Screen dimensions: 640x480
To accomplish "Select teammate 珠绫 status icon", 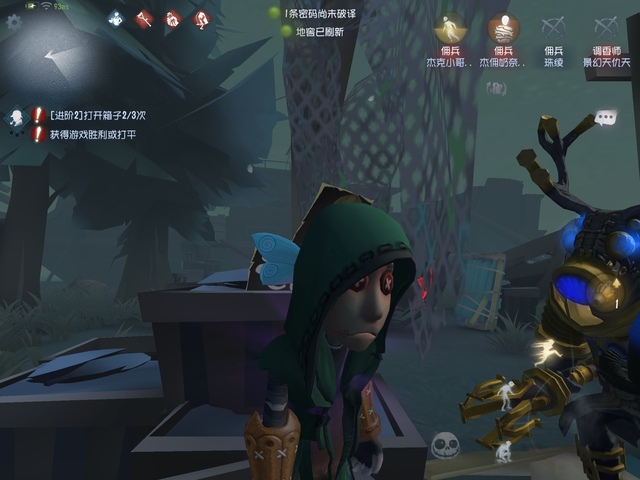I will pos(553,28).
